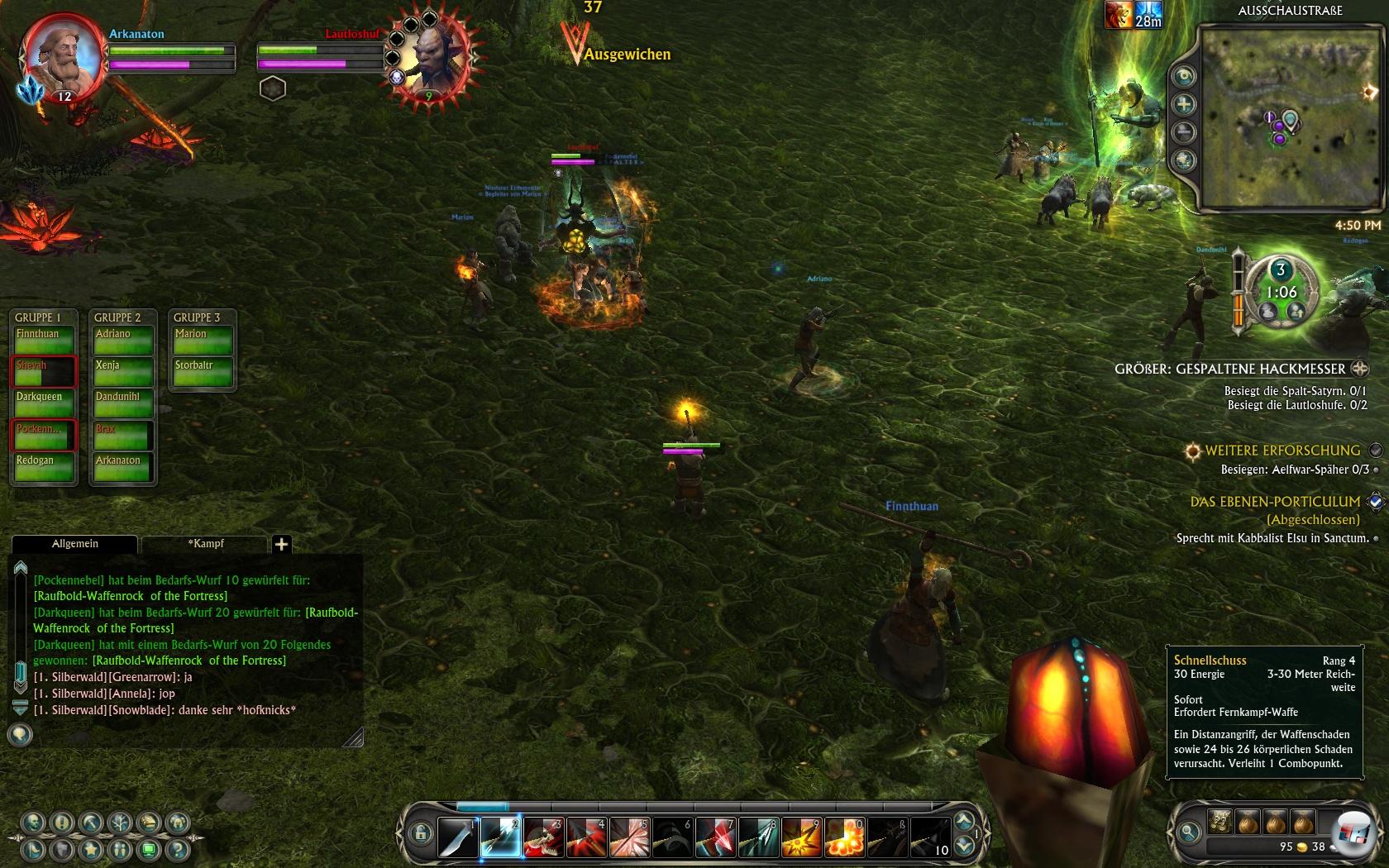The width and height of the screenshot is (1389, 868).
Task: Select the Weitere Erforschung quest tracker entry
Action: pyautogui.click(x=1282, y=451)
